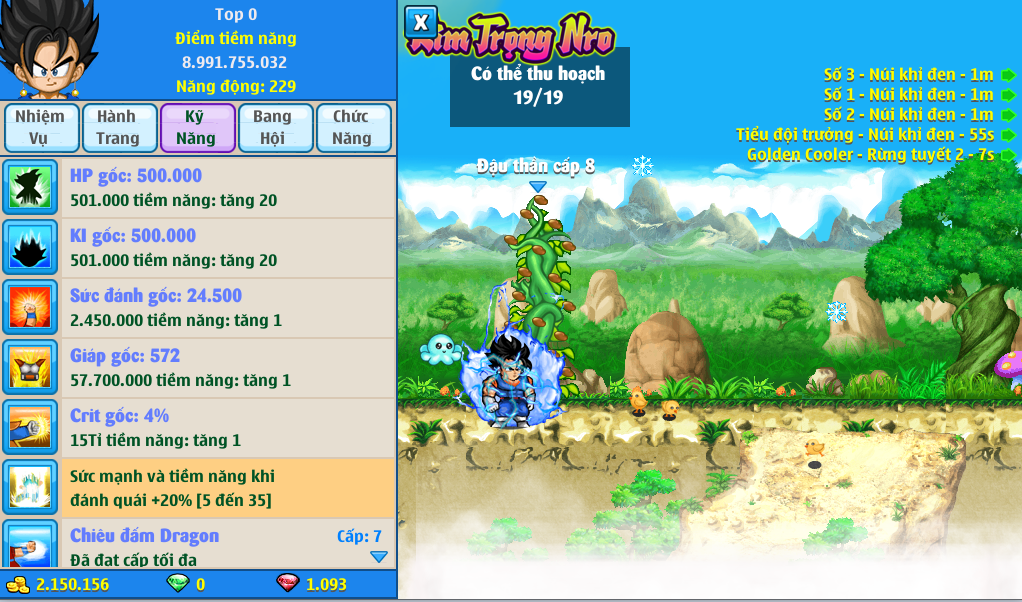Close the panel with the X button
Screen dimensions: 1022x602
(421, 22)
